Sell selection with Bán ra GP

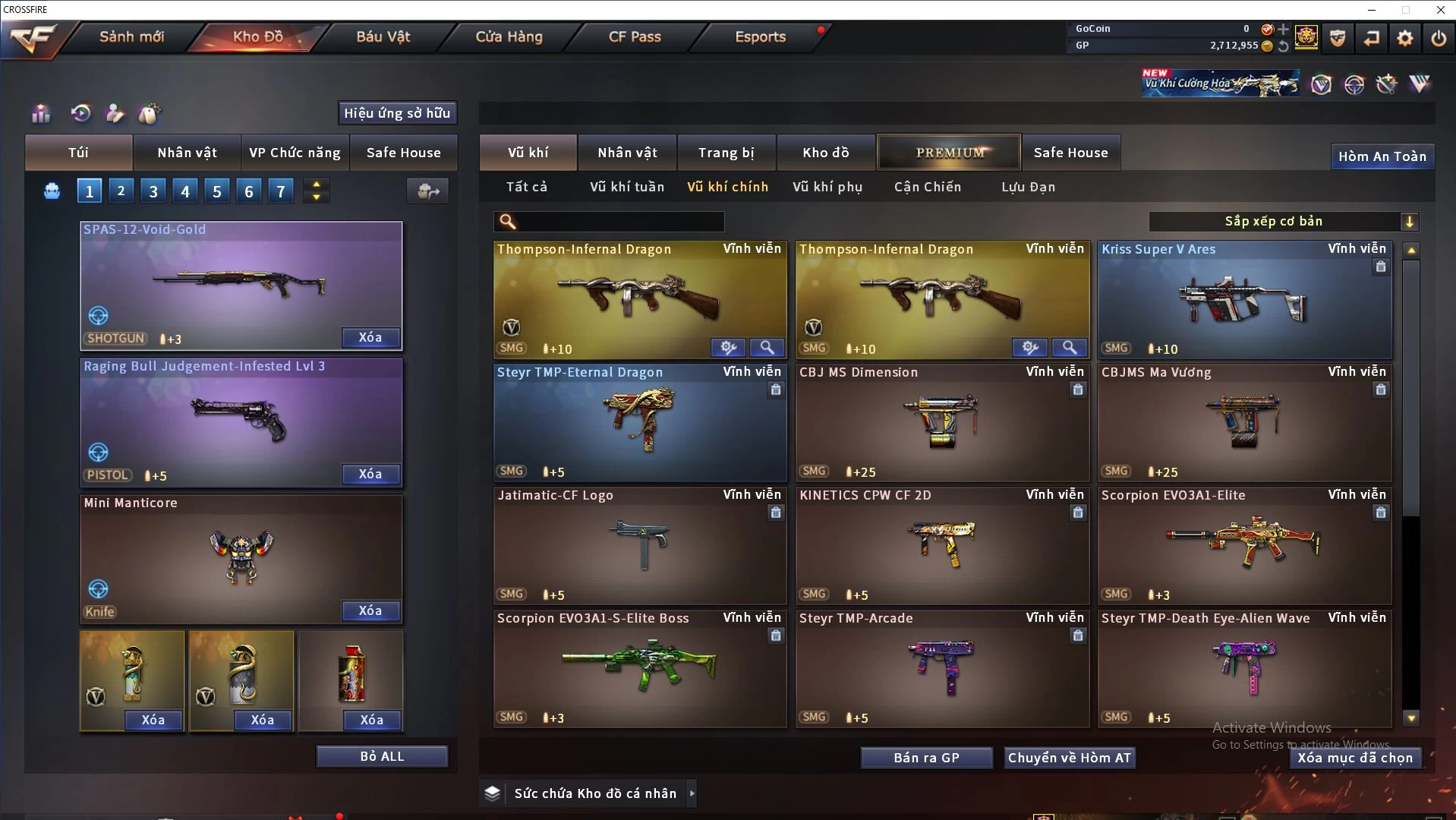click(x=926, y=758)
